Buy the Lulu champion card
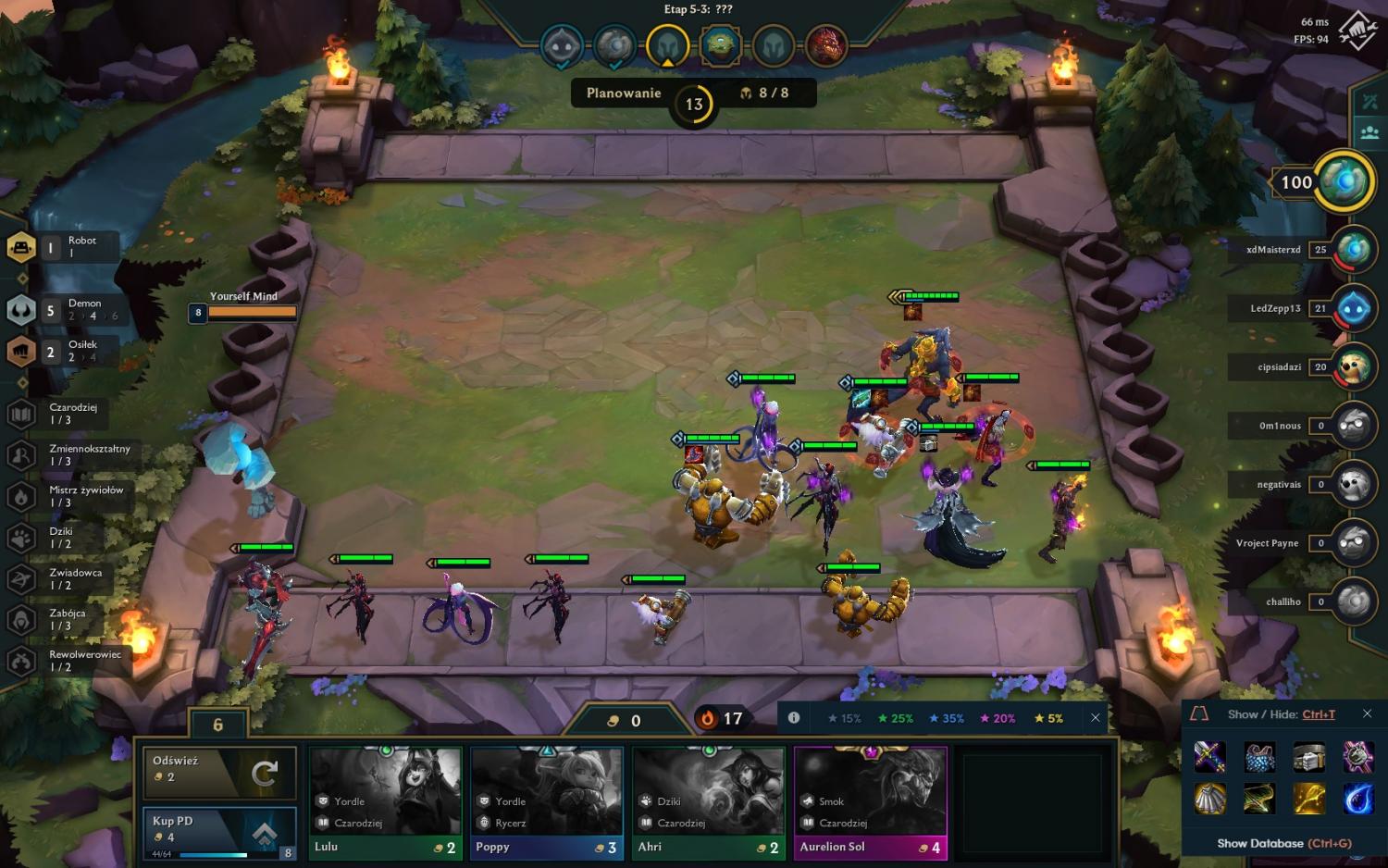The image size is (1388, 868). 386,803
